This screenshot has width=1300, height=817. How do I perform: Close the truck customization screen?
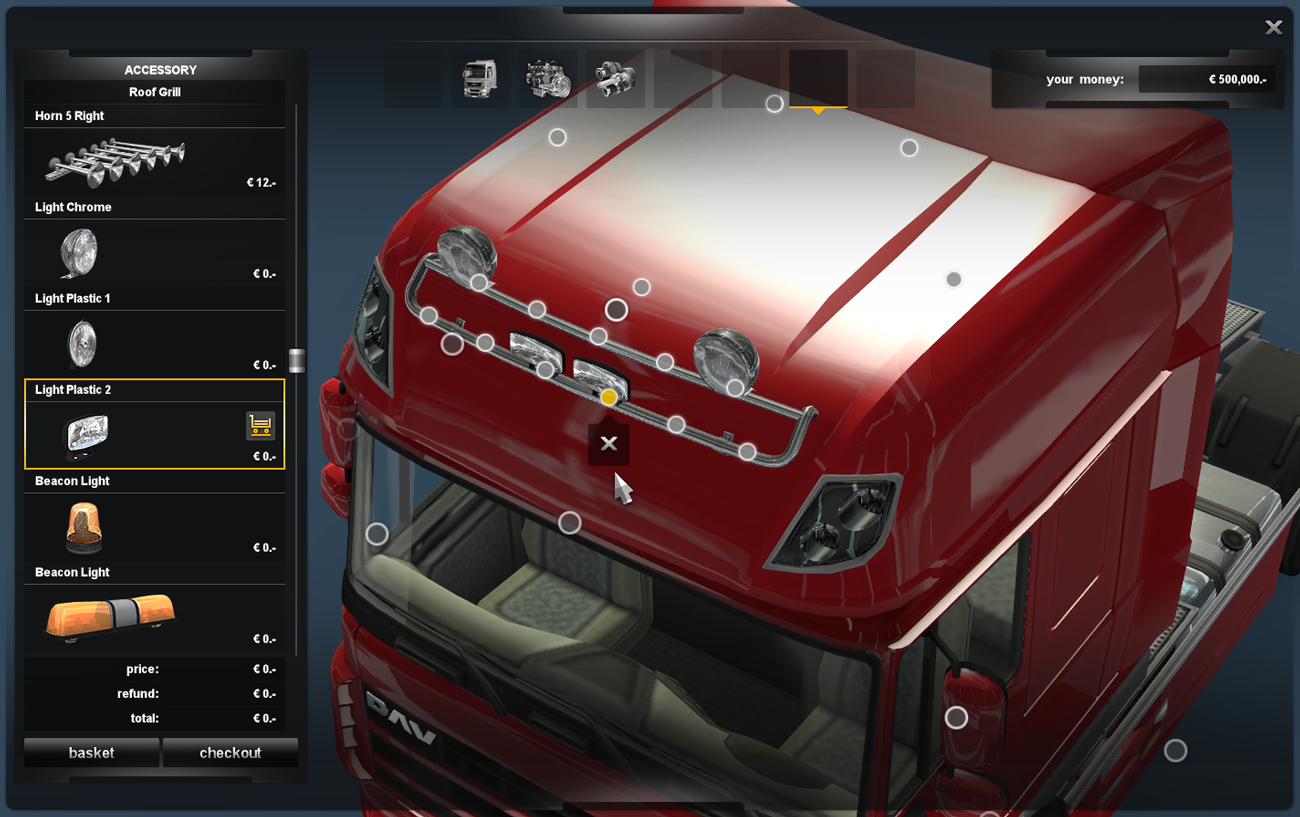1273,28
